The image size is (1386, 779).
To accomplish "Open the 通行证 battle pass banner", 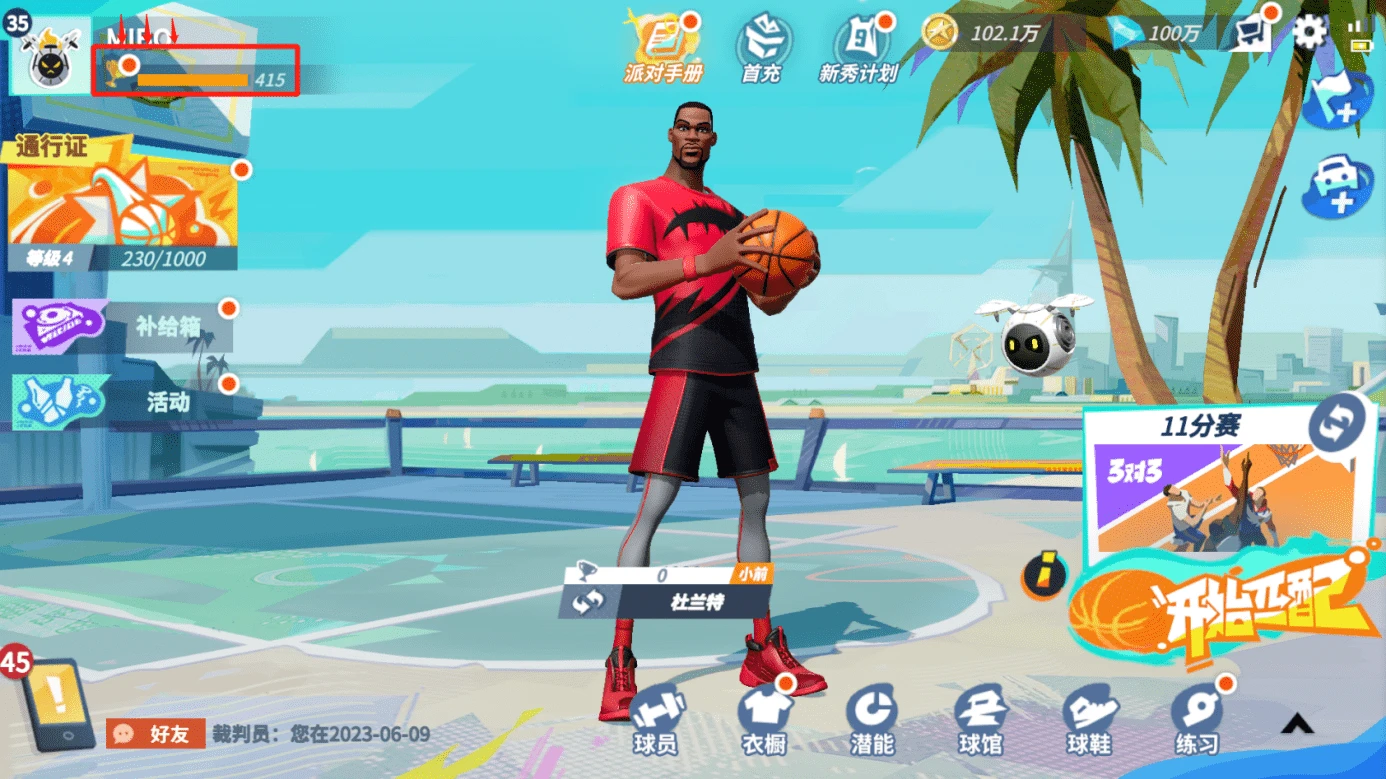I will pos(122,207).
